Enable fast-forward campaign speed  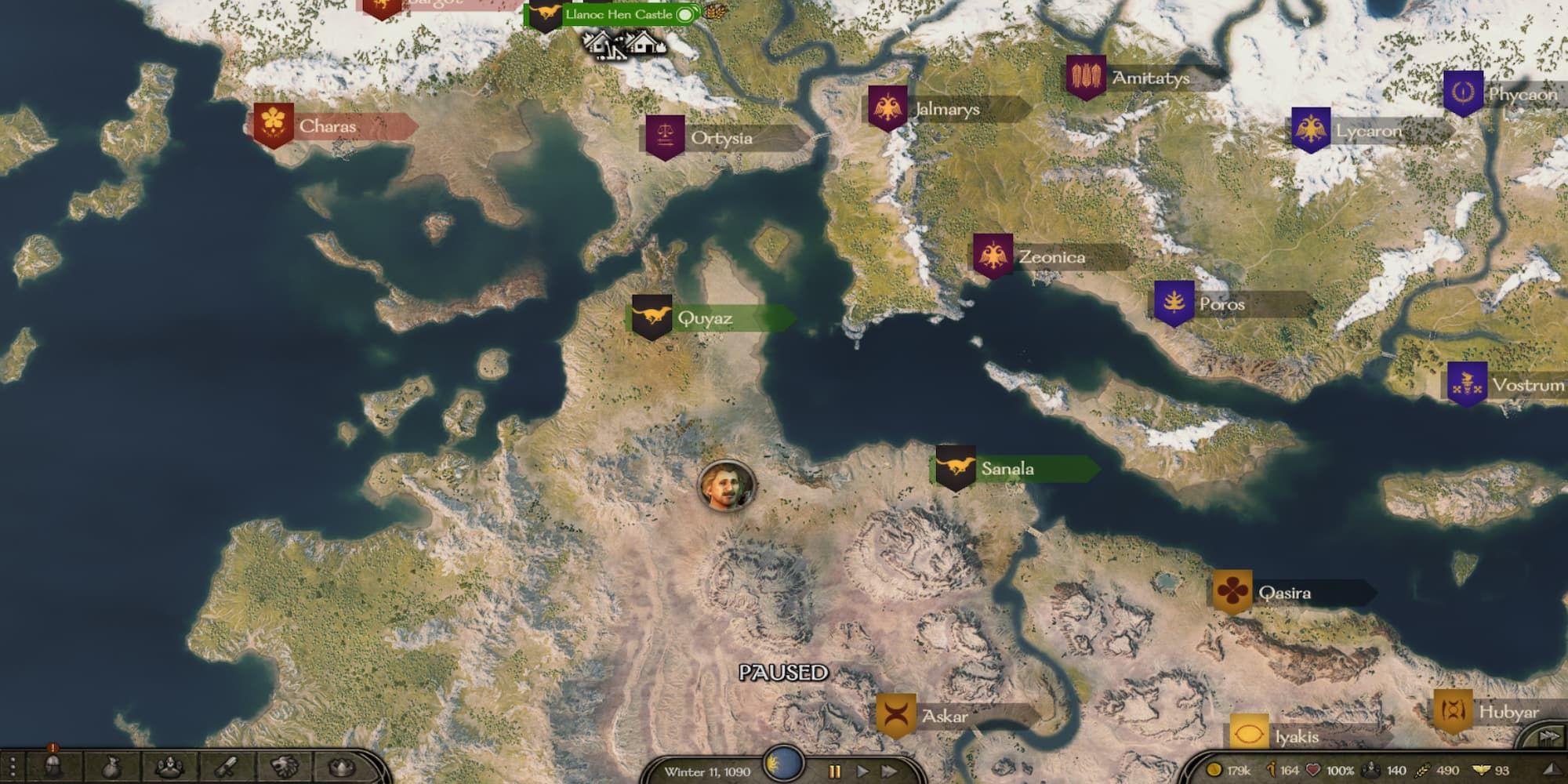click(x=891, y=770)
